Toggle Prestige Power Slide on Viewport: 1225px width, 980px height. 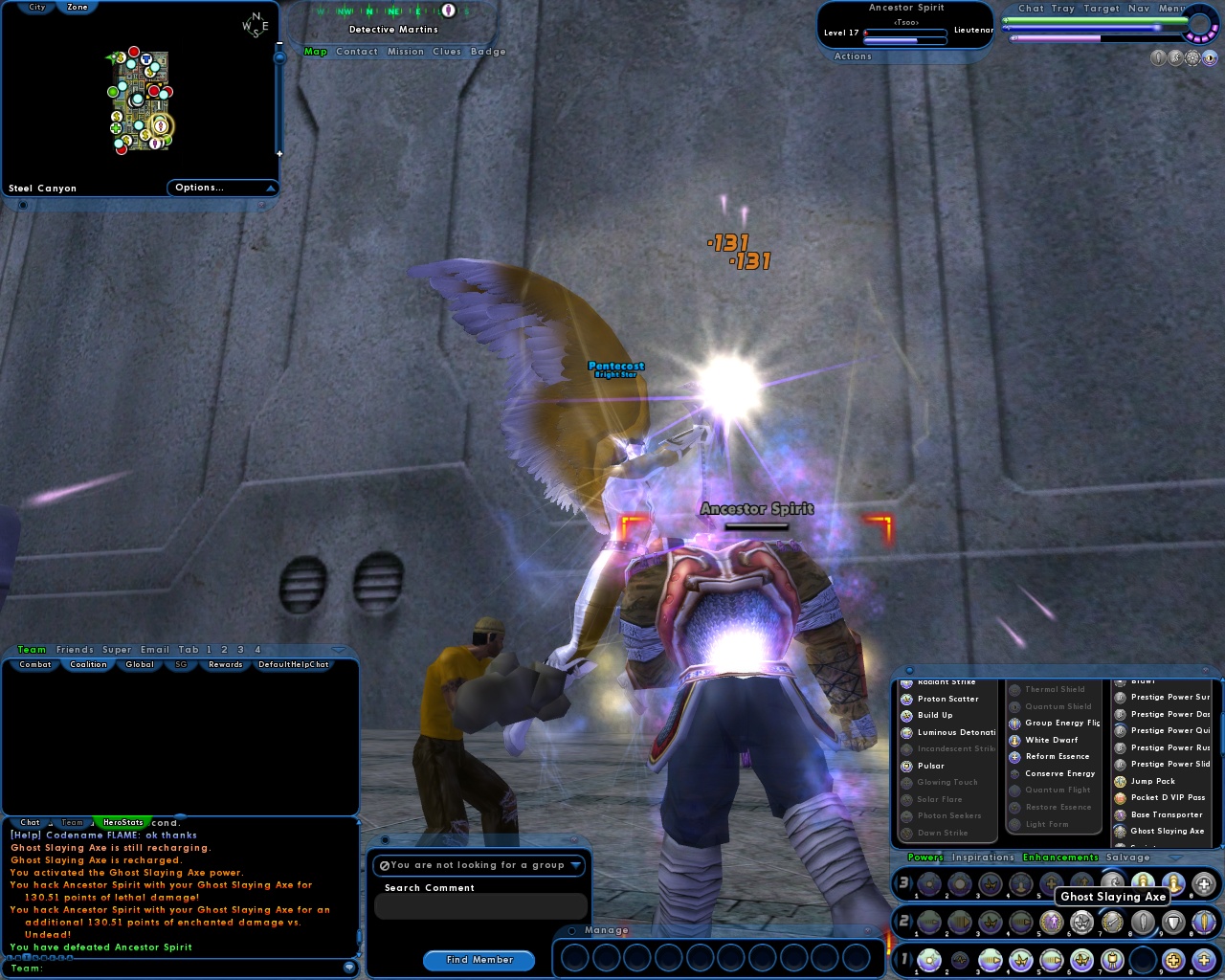point(1122,764)
